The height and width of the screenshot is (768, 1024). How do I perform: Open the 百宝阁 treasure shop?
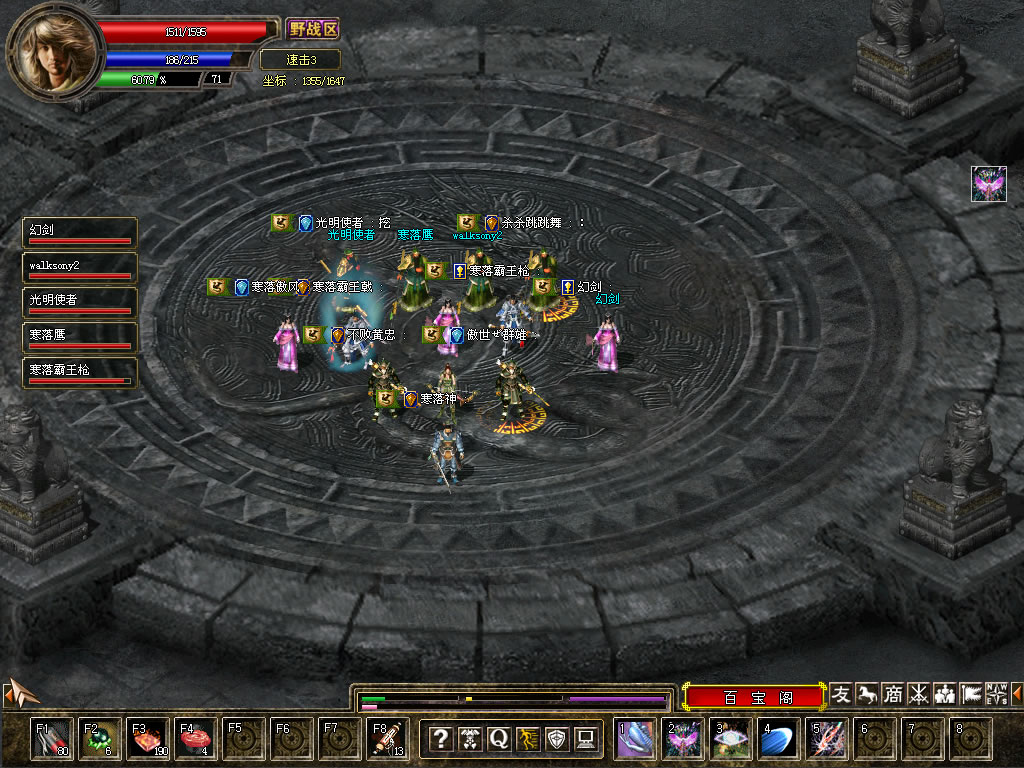point(757,696)
